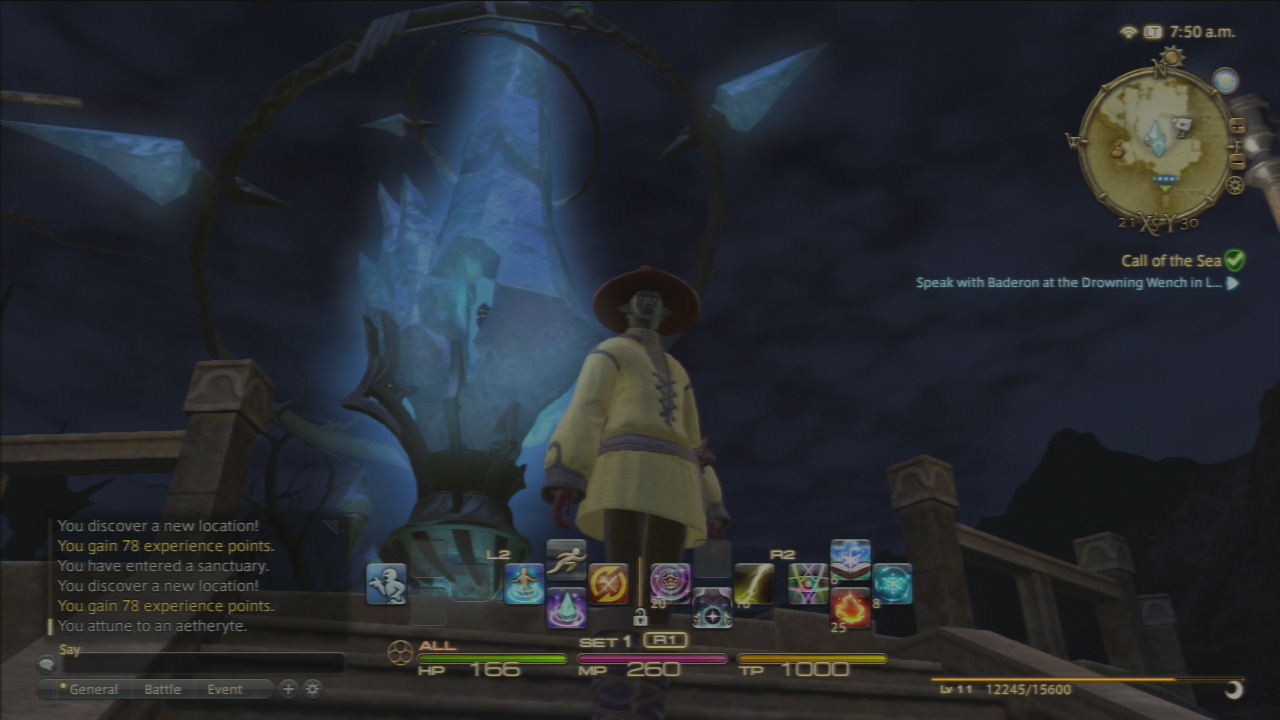Open minimap settings gear
Screen dimensions: 1280x720
[1235, 185]
